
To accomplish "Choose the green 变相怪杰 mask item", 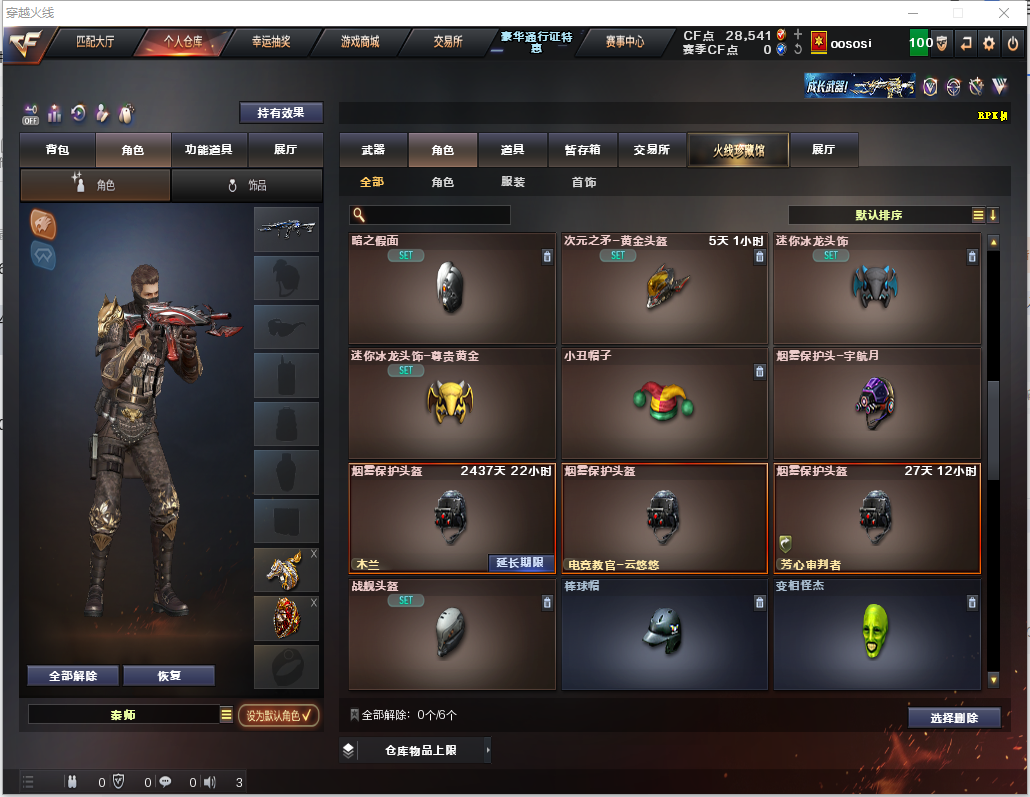I will click(x=876, y=634).
